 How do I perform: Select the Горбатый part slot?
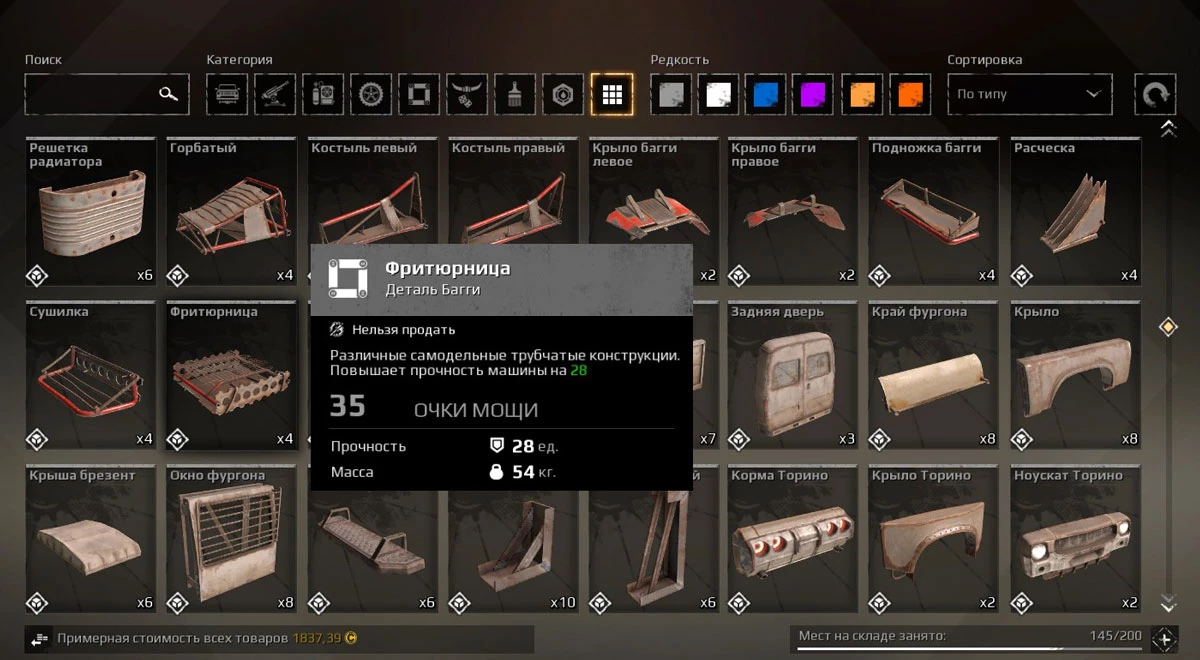coord(231,212)
